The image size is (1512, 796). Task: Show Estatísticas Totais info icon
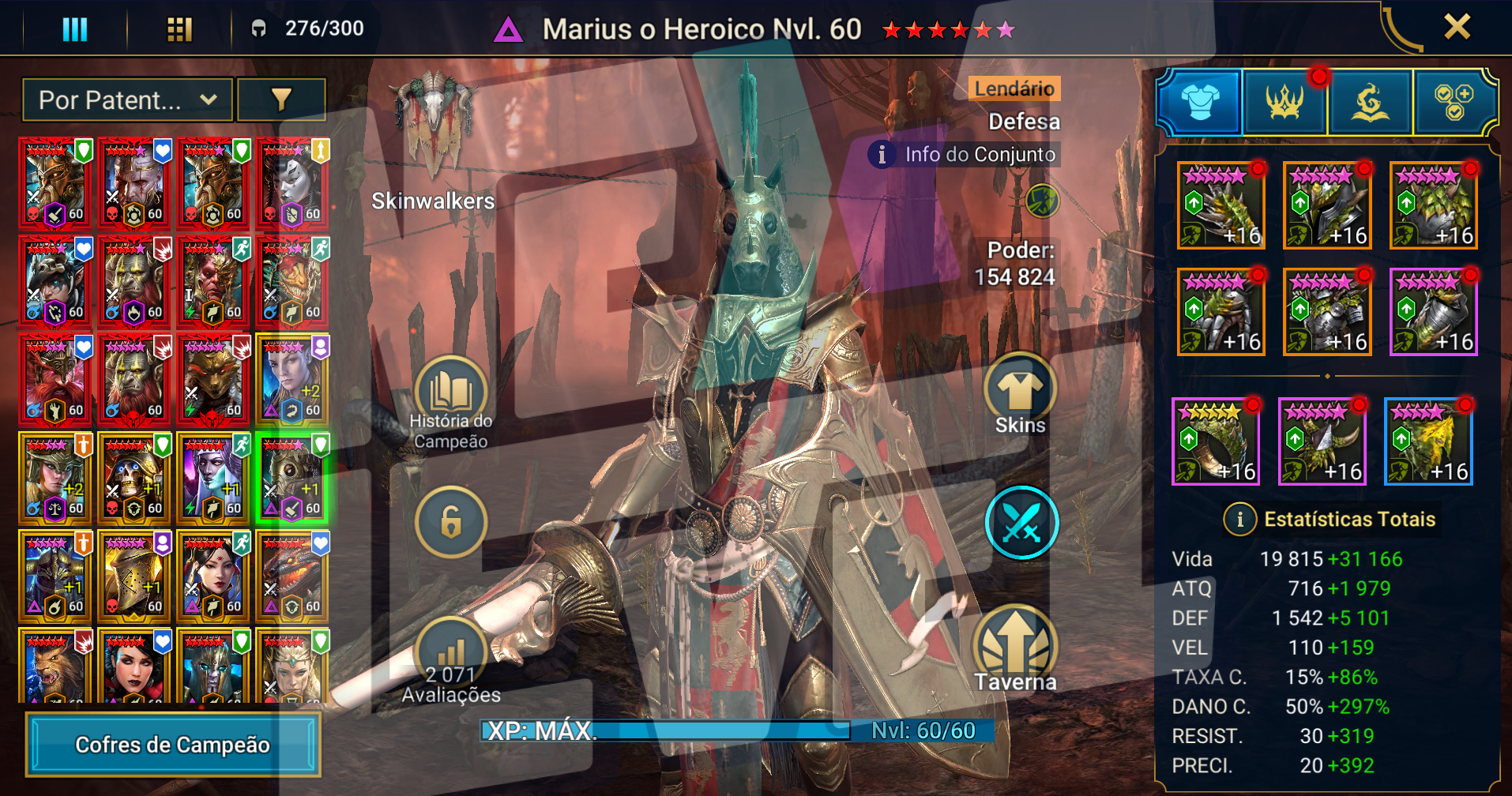point(1239,520)
